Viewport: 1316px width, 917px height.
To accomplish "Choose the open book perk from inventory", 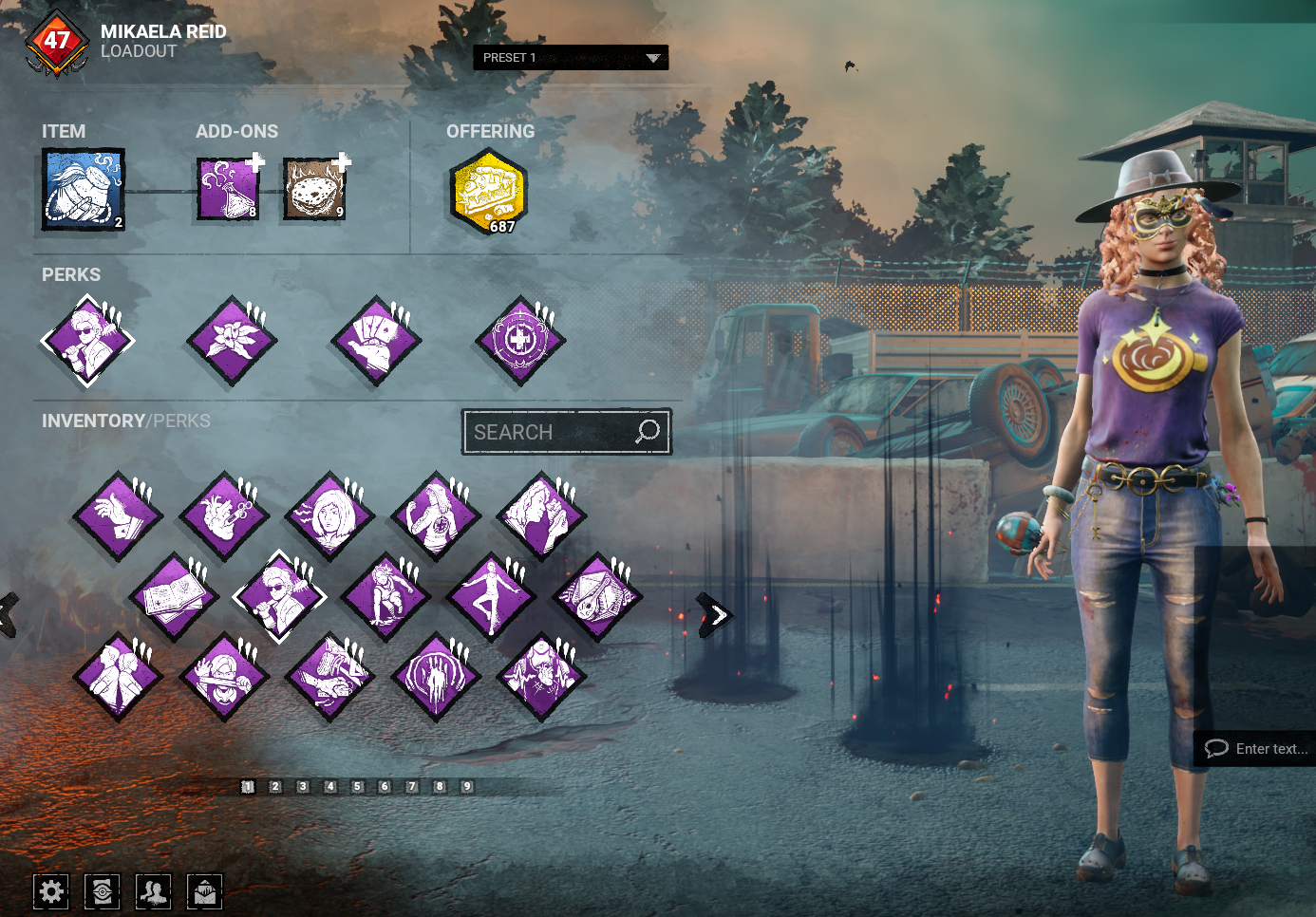I will click(x=173, y=597).
